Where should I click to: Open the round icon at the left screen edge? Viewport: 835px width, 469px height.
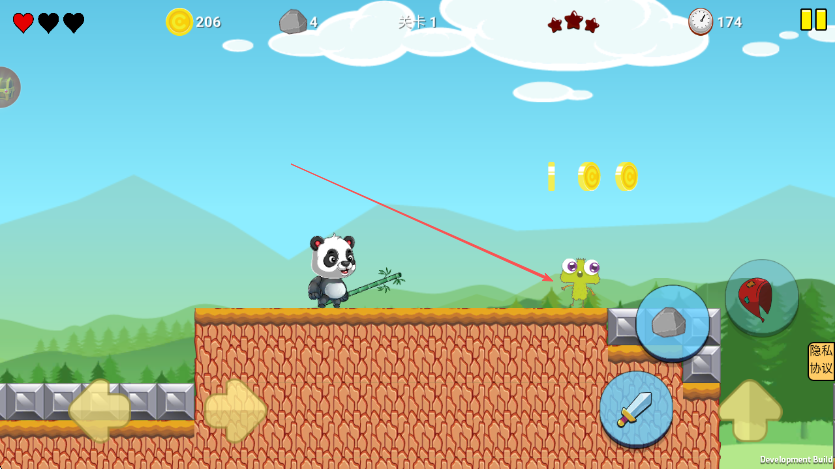6,88
